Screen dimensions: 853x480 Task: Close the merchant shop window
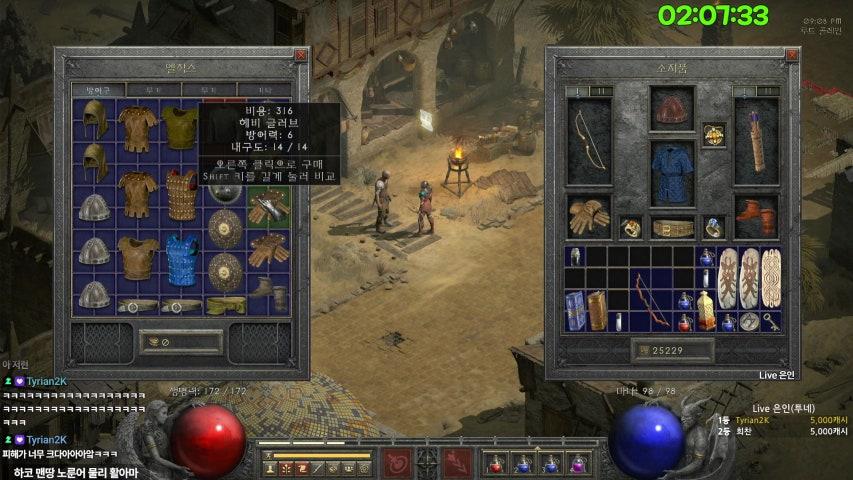point(301,56)
